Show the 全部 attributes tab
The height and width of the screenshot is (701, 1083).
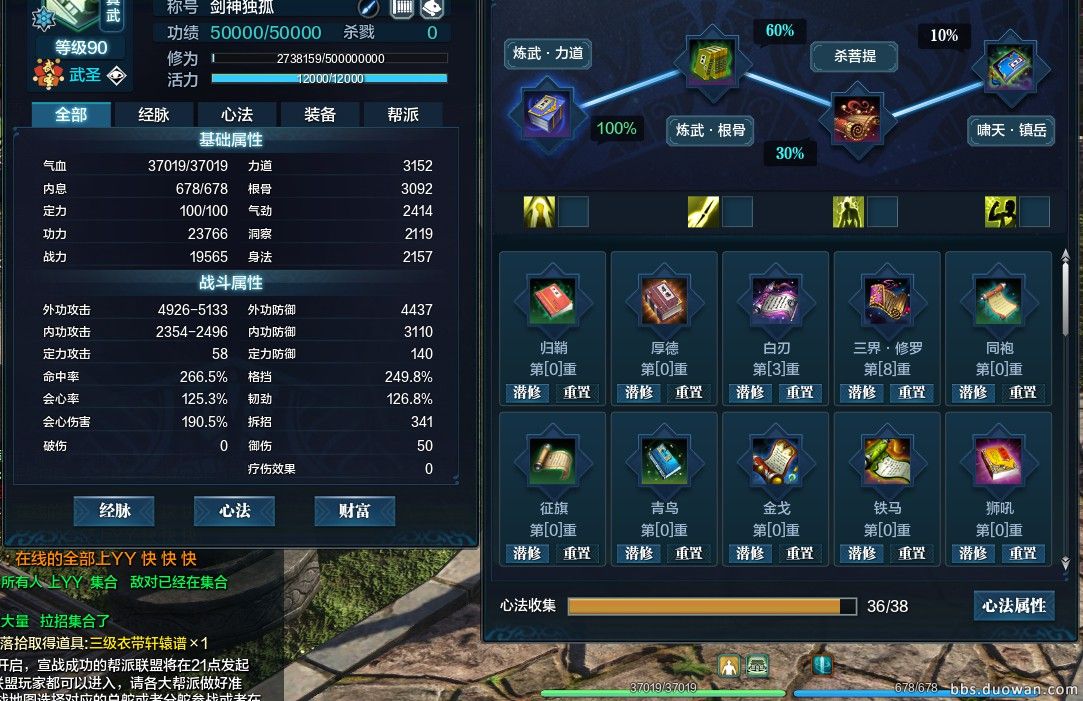[70, 115]
